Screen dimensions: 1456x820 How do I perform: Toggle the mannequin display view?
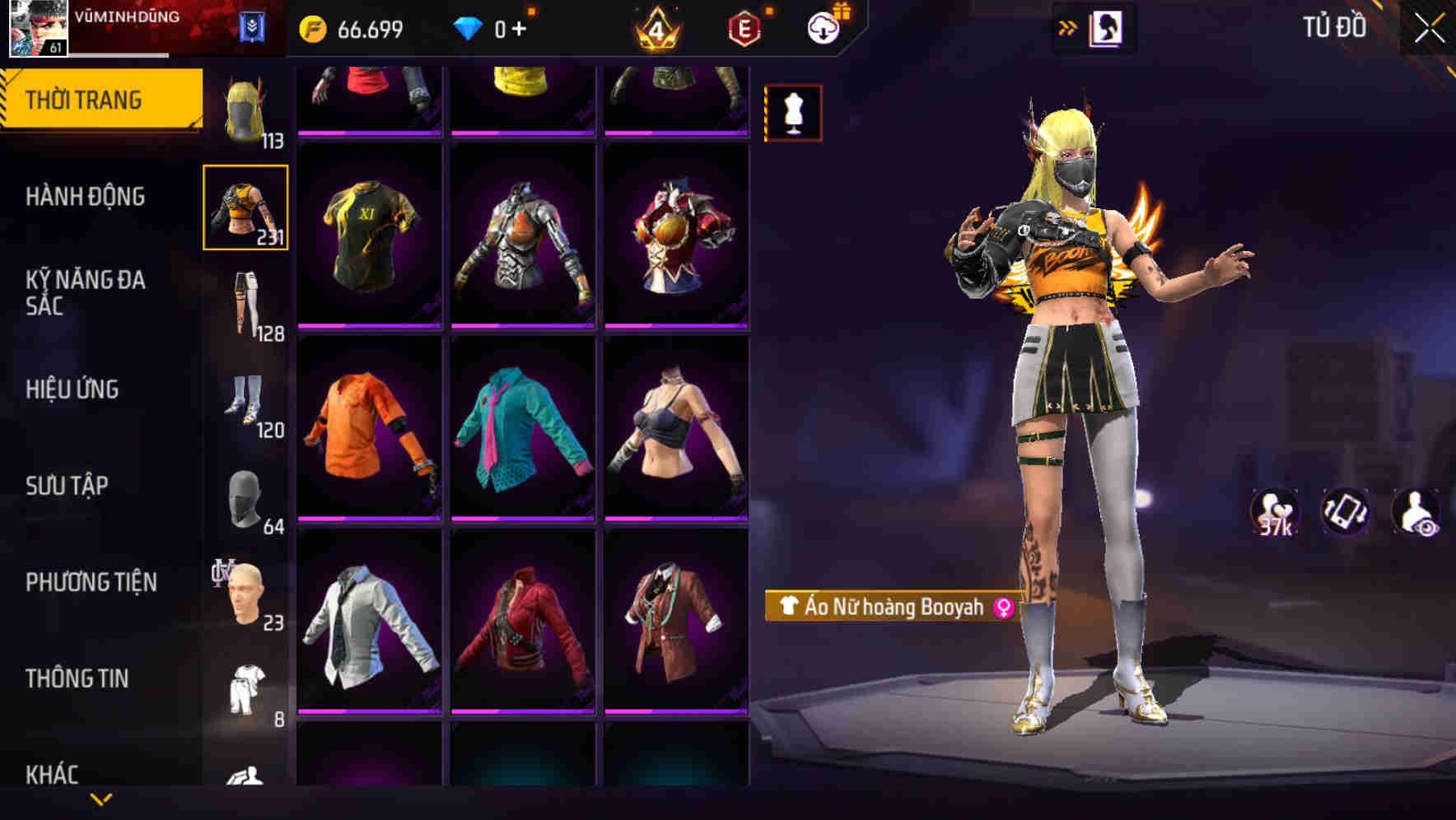coord(791,113)
